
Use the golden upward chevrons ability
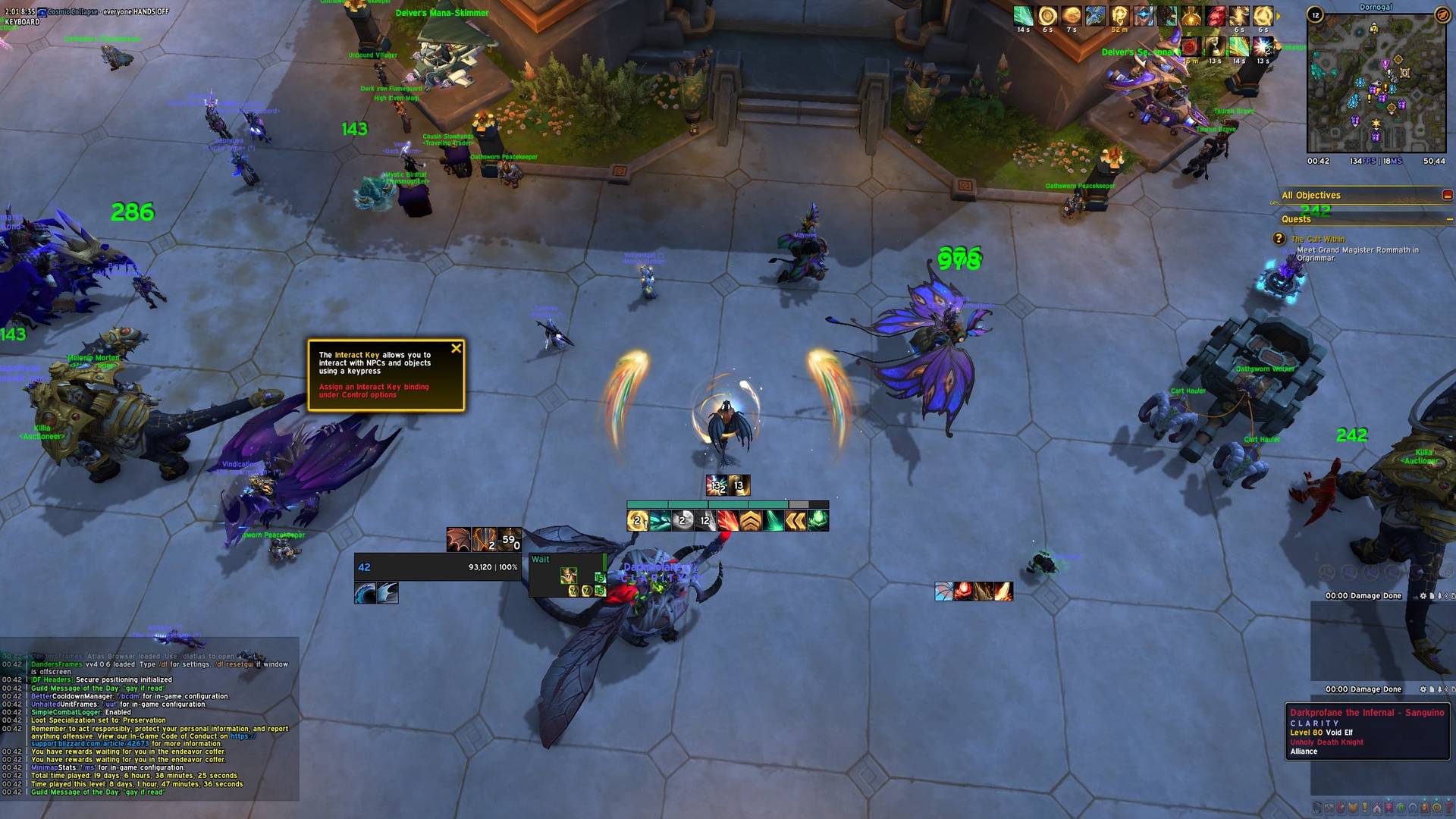[750, 521]
